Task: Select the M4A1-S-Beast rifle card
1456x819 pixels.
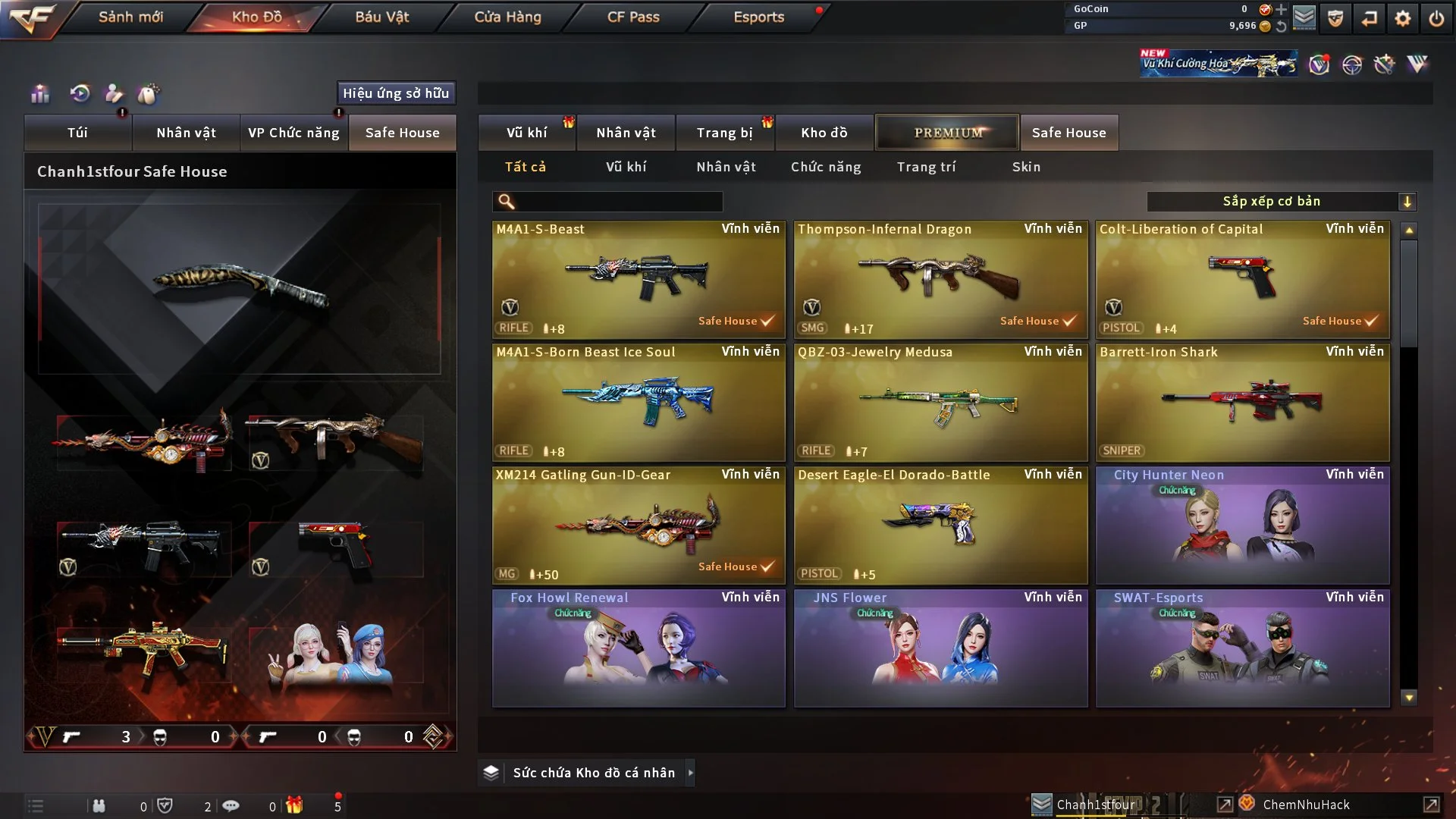Action: (639, 279)
